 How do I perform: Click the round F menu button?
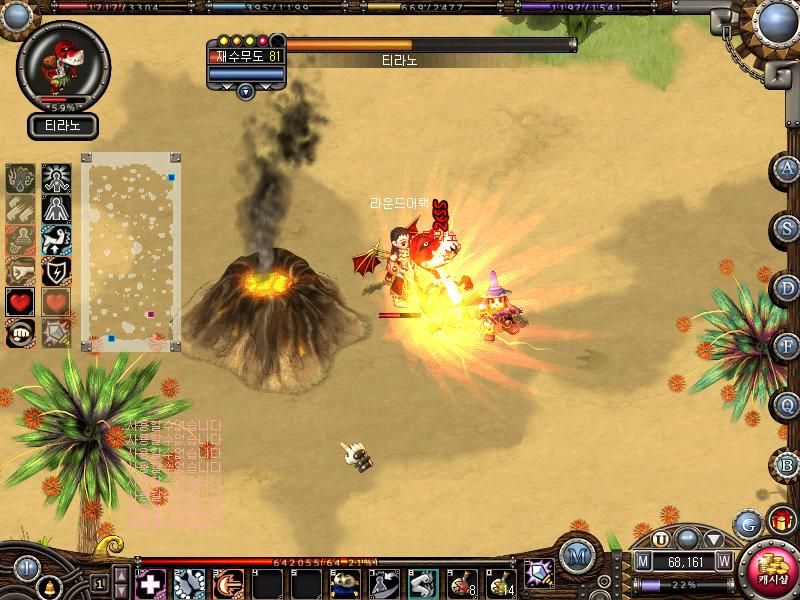[788, 346]
